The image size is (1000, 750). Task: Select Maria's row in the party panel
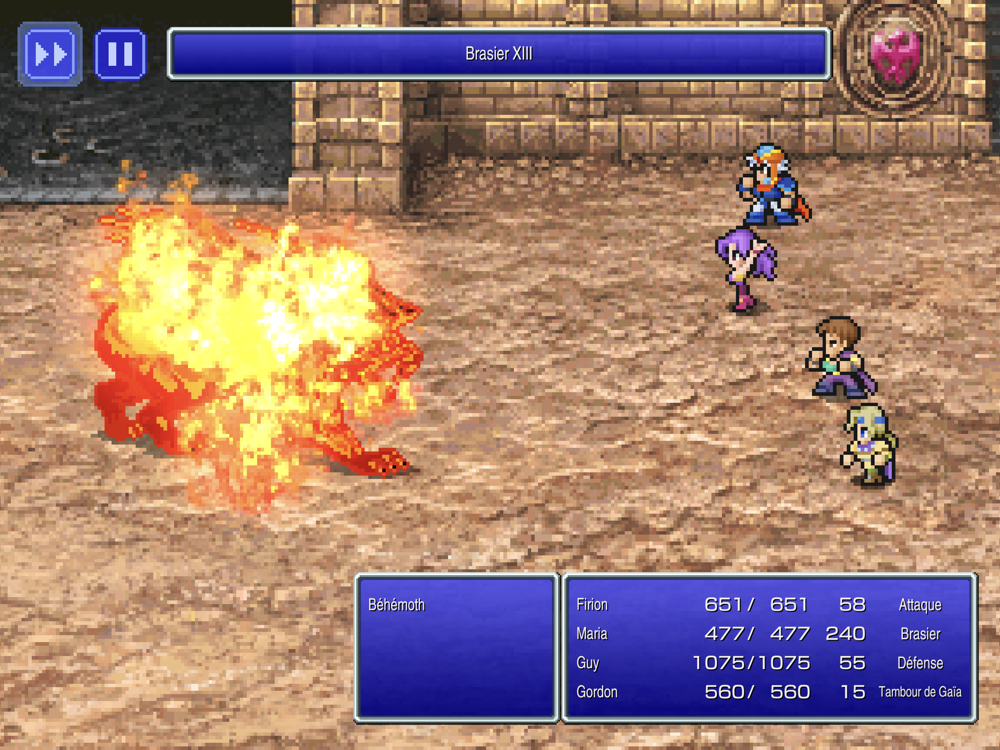pos(768,634)
